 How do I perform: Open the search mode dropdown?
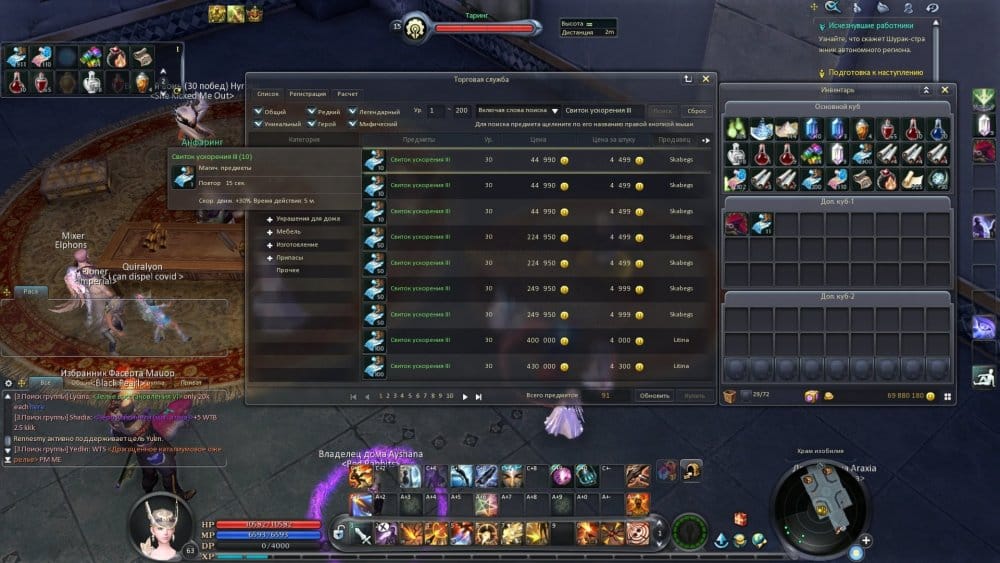tap(555, 110)
